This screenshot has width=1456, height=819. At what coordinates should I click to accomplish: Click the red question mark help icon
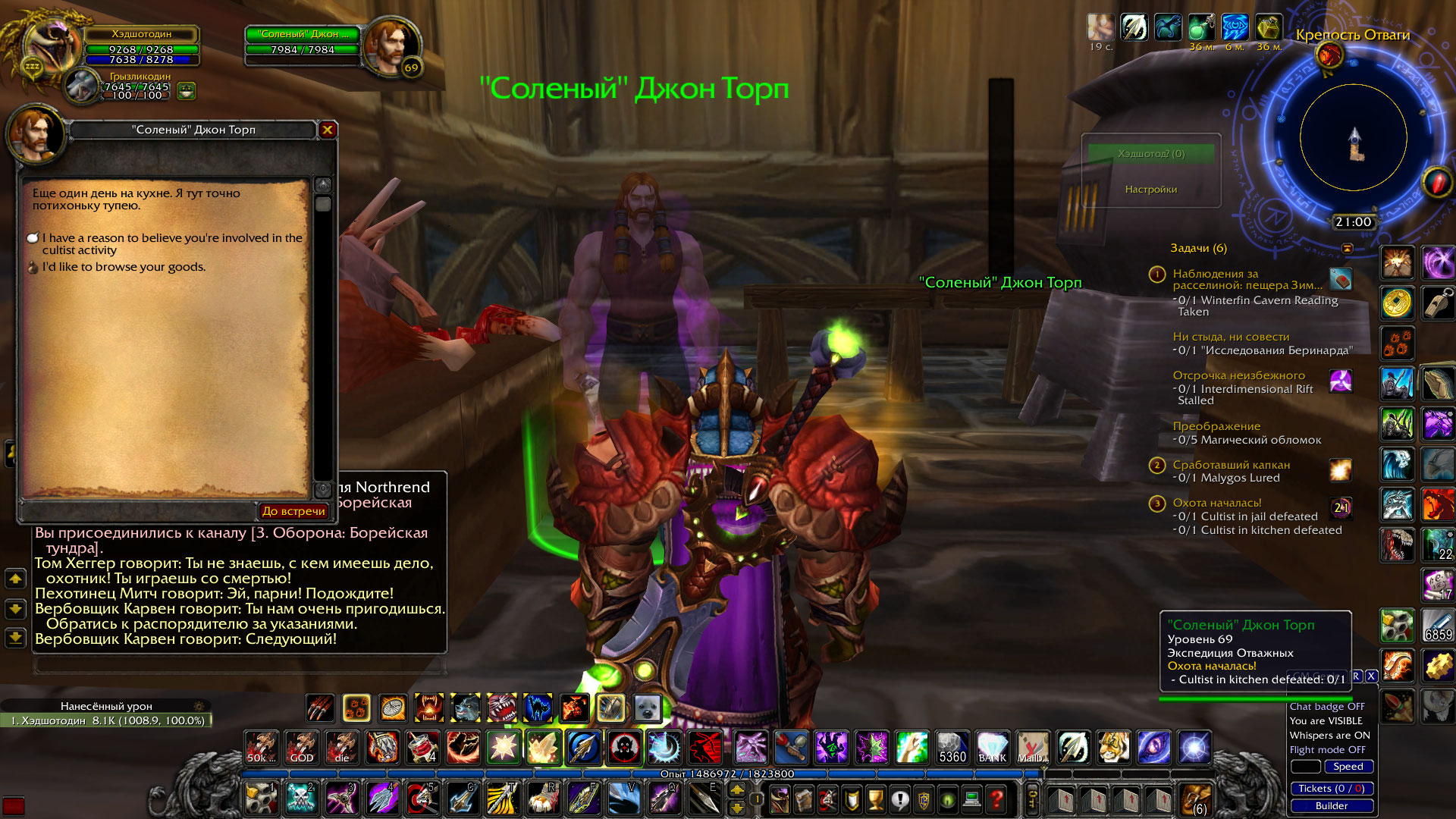pos(996,800)
